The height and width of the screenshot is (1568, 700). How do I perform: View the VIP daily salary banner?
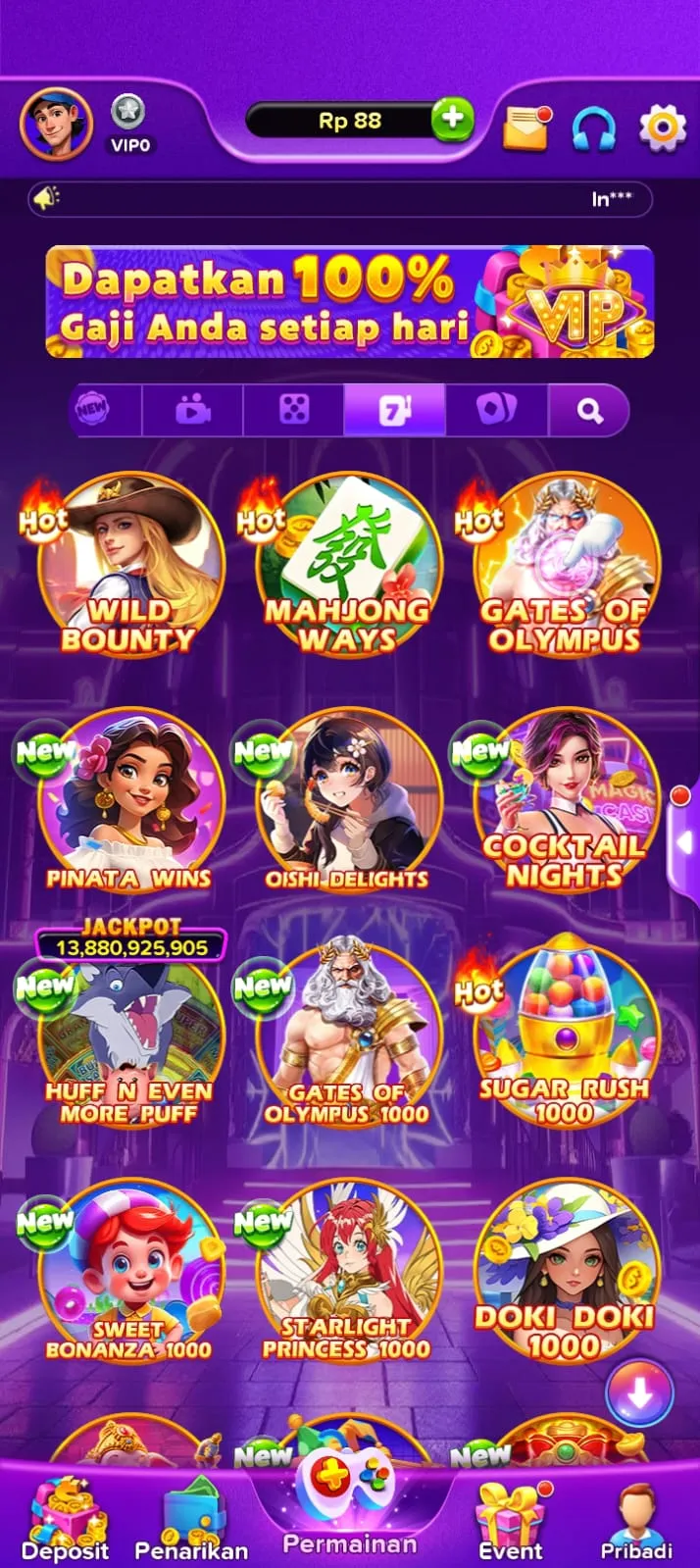tap(349, 301)
